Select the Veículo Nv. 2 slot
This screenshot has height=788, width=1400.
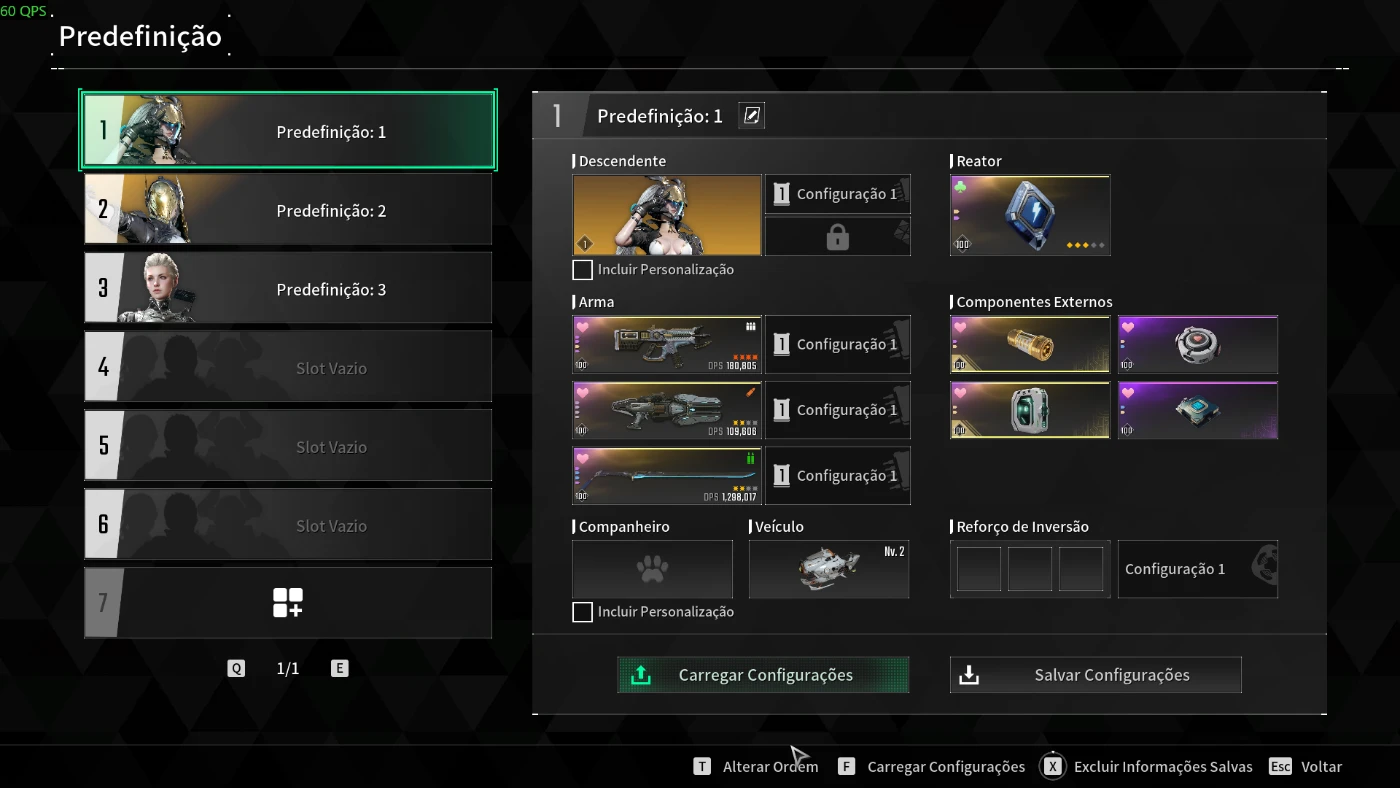829,570
